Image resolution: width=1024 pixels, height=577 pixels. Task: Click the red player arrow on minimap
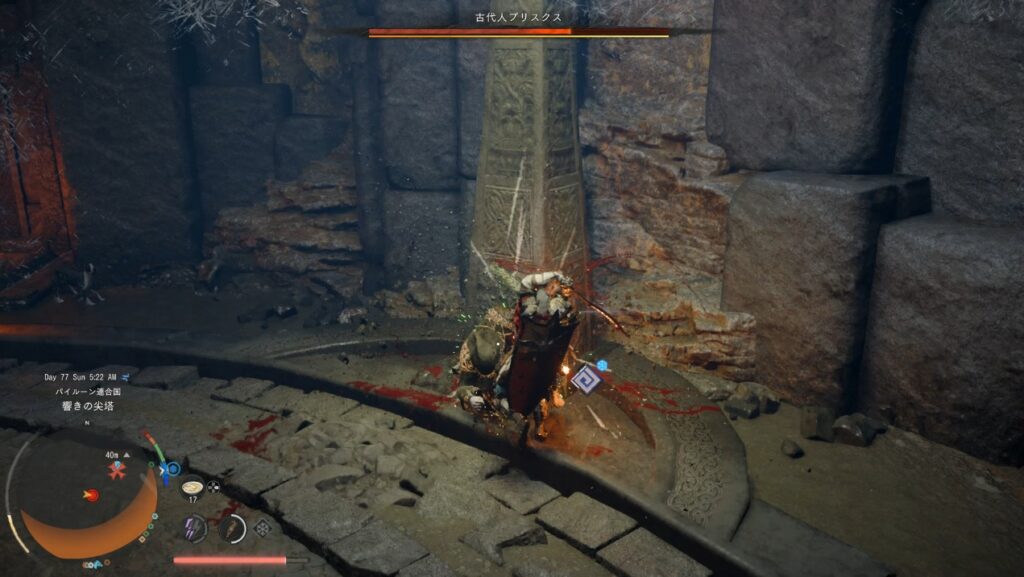[91, 495]
